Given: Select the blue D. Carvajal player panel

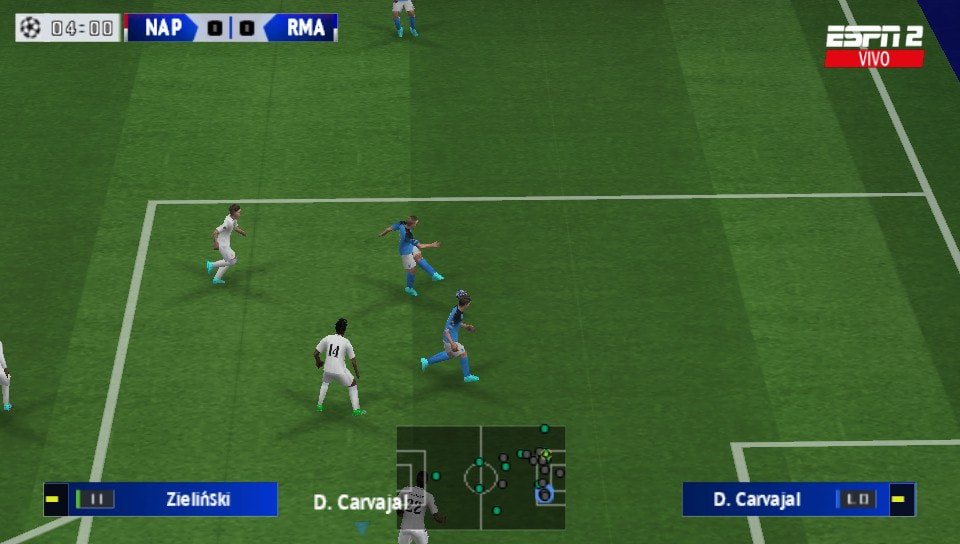Looking at the screenshot, I should (798, 499).
